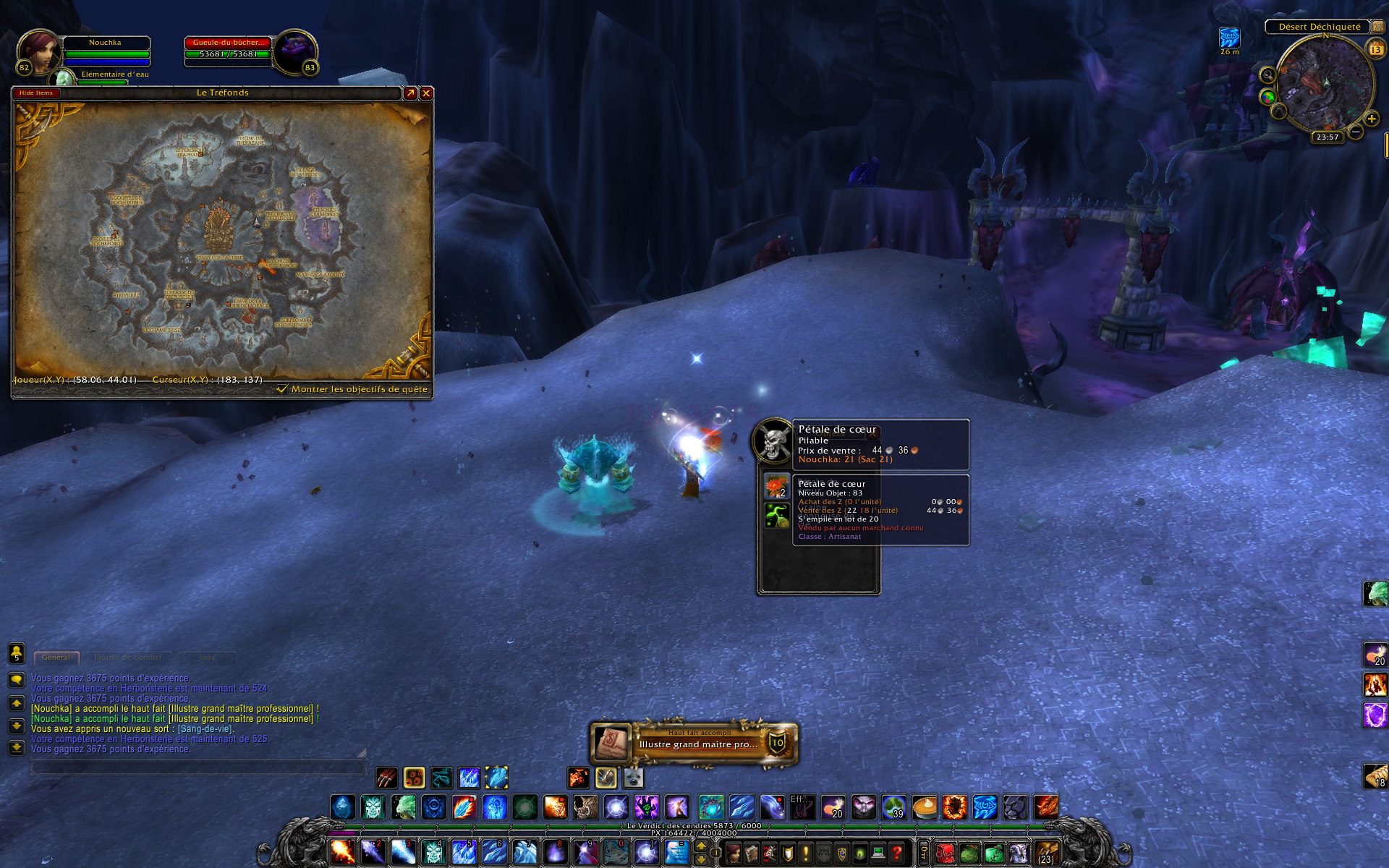
Task: Select the Nouchka player portrait
Action: coord(38,52)
